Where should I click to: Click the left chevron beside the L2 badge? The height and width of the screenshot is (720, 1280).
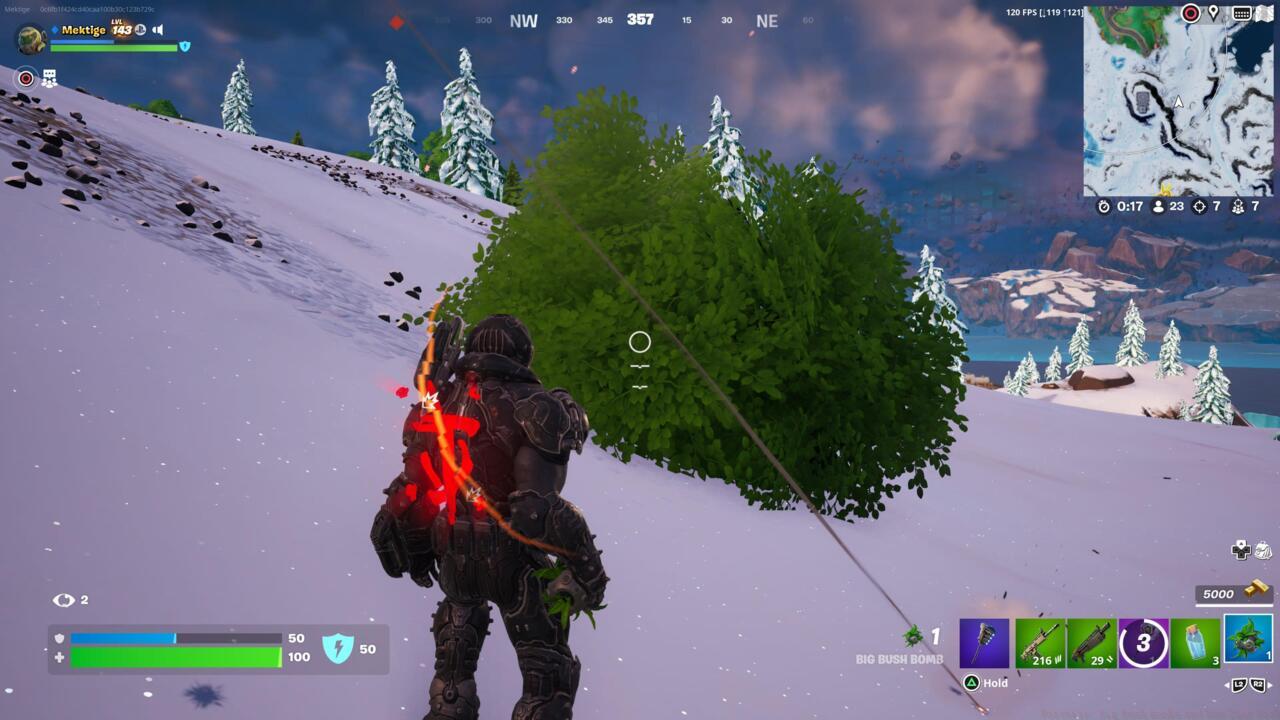[1228, 683]
